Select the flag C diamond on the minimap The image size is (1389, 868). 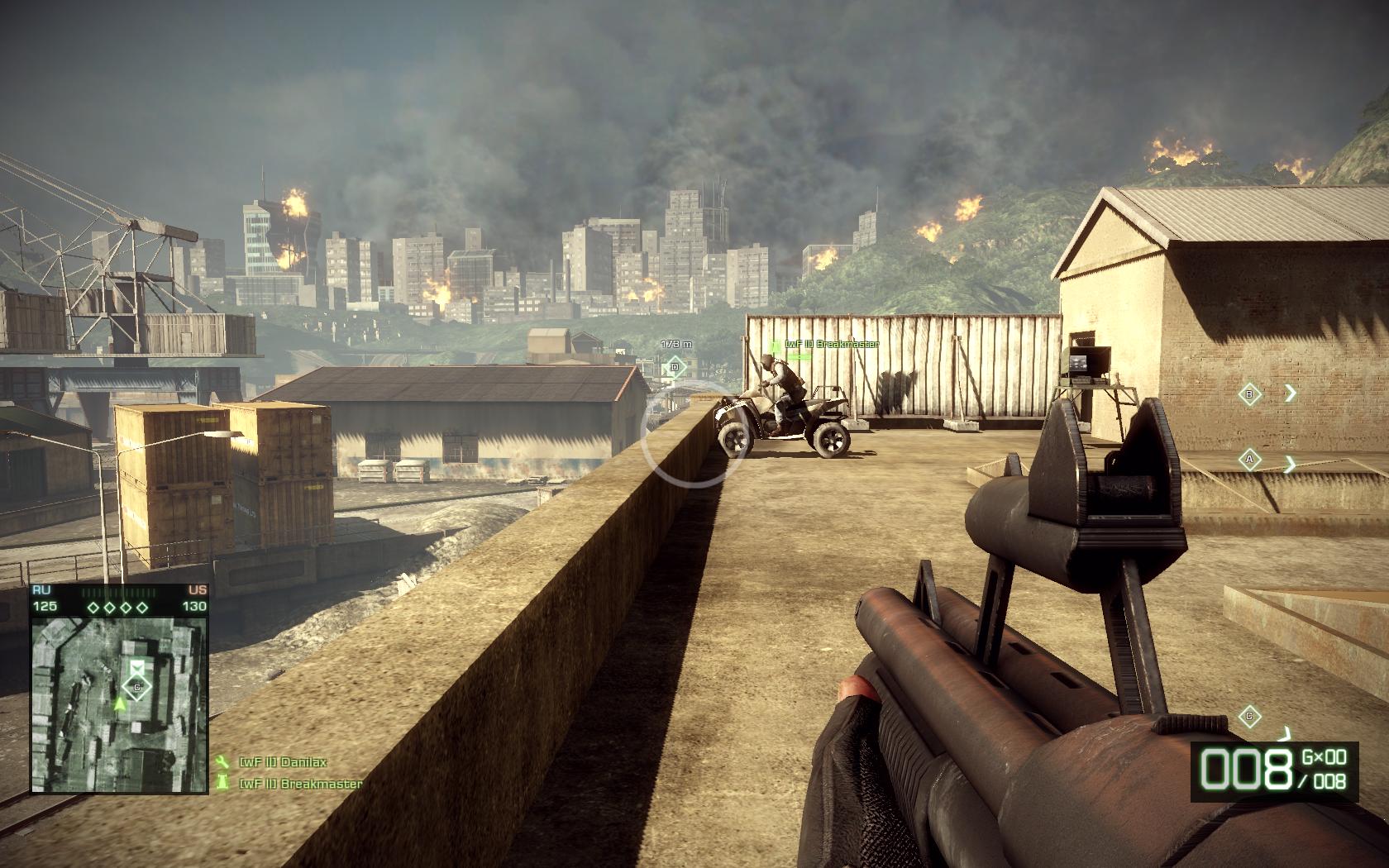point(137,687)
